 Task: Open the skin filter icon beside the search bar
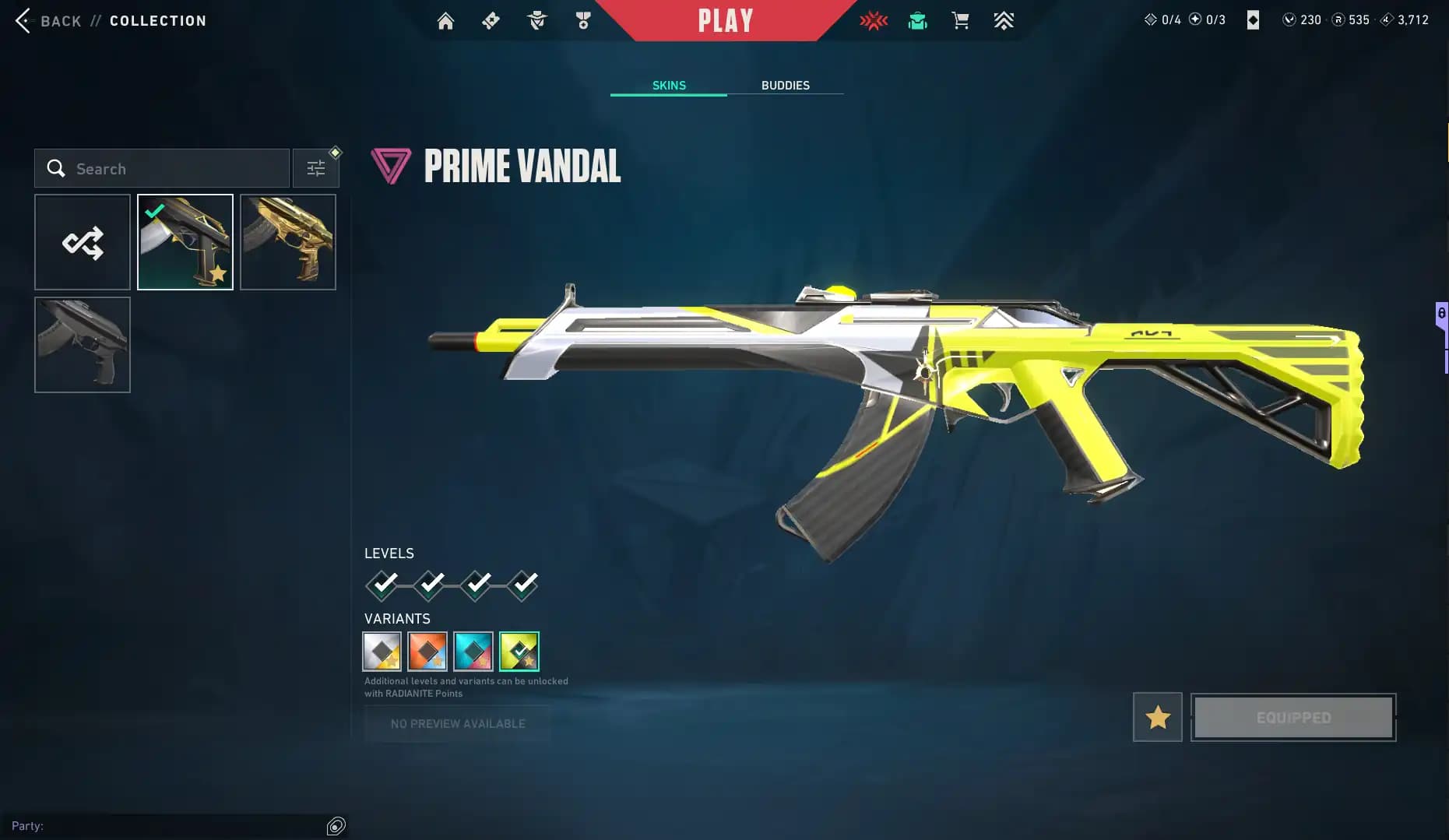coord(315,167)
